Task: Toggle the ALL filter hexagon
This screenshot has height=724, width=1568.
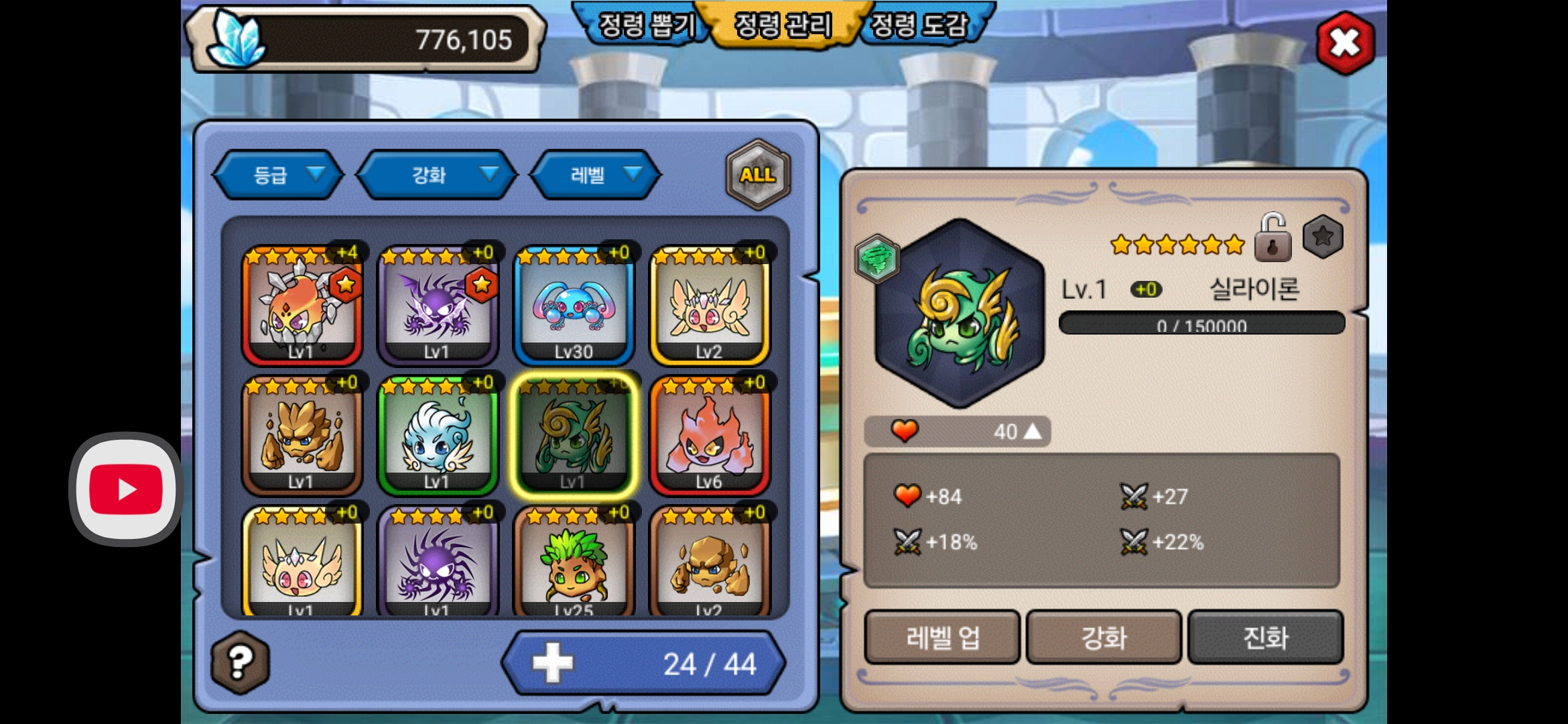Action: [758, 175]
